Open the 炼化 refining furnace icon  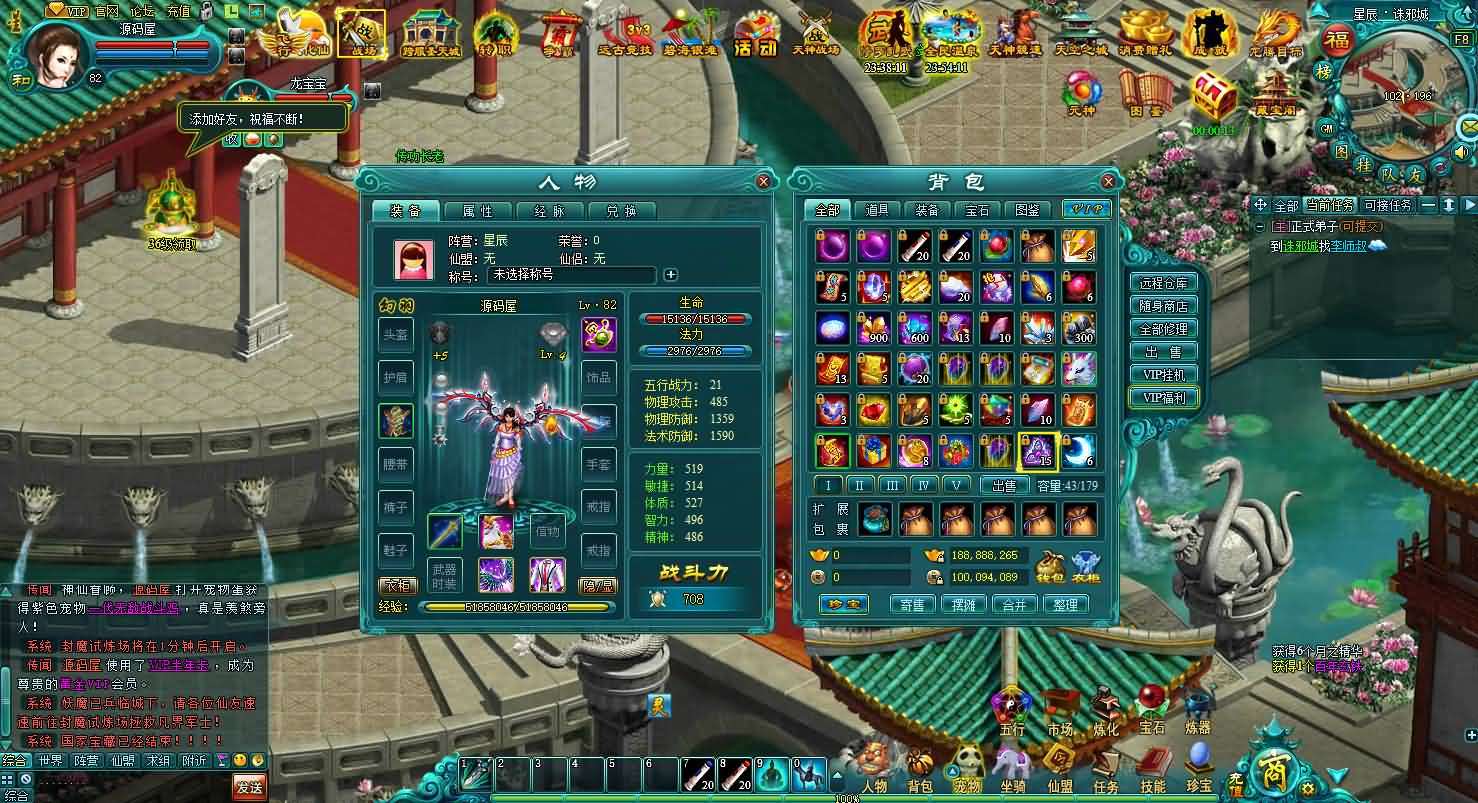(x=1103, y=703)
